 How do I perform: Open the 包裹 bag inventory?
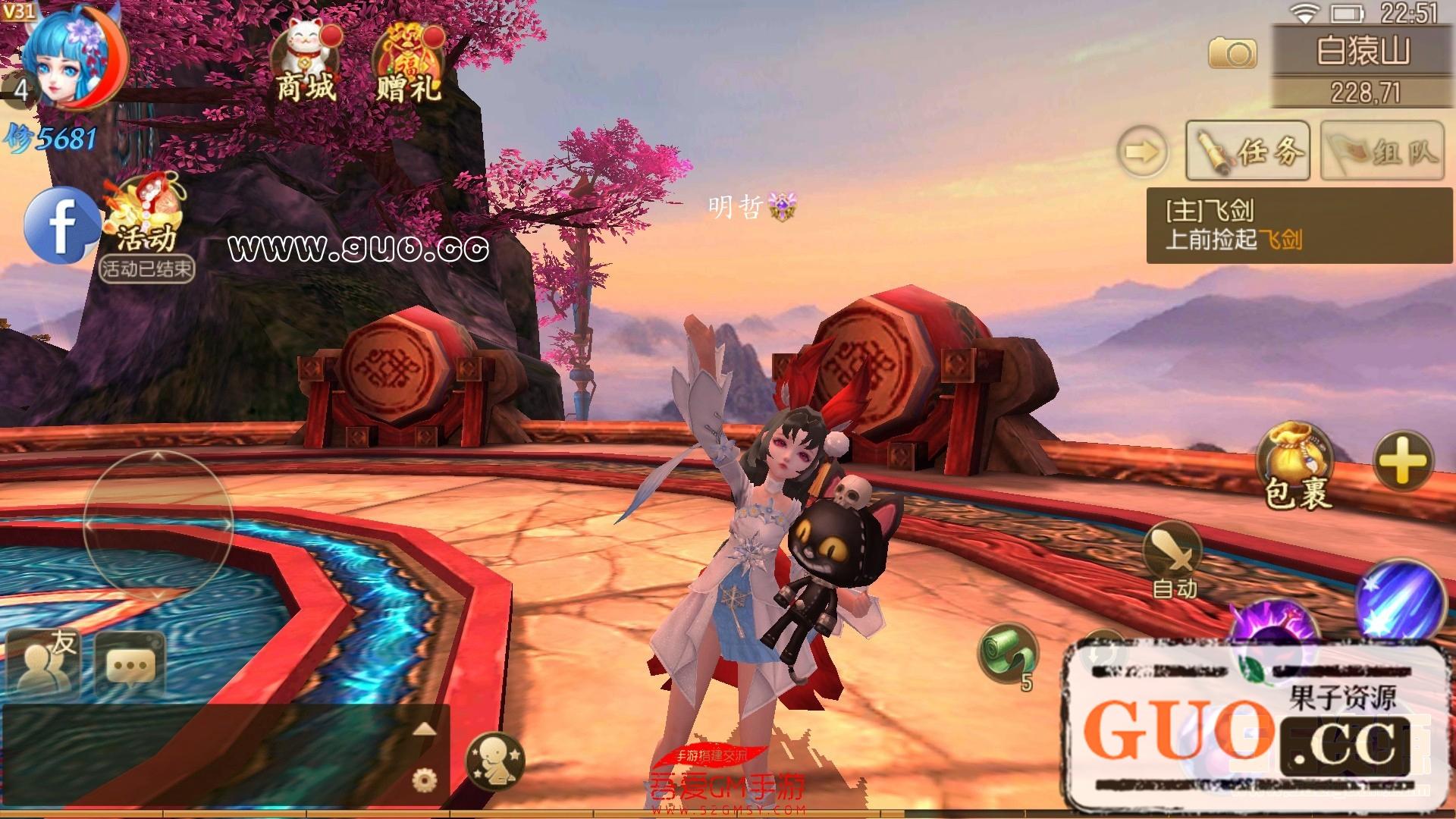click(1296, 464)
